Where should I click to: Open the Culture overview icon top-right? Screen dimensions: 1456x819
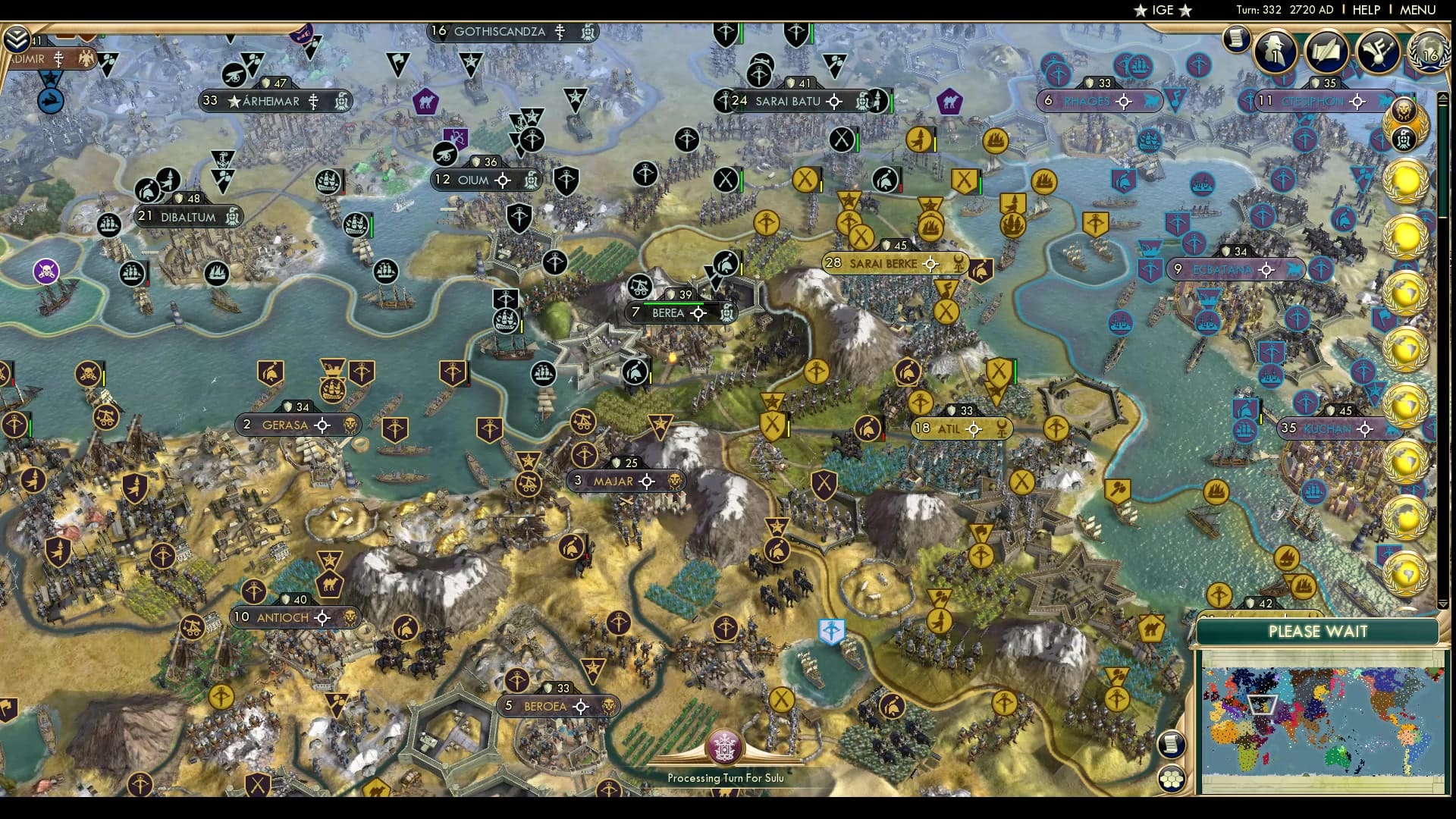pos(1378,52)
